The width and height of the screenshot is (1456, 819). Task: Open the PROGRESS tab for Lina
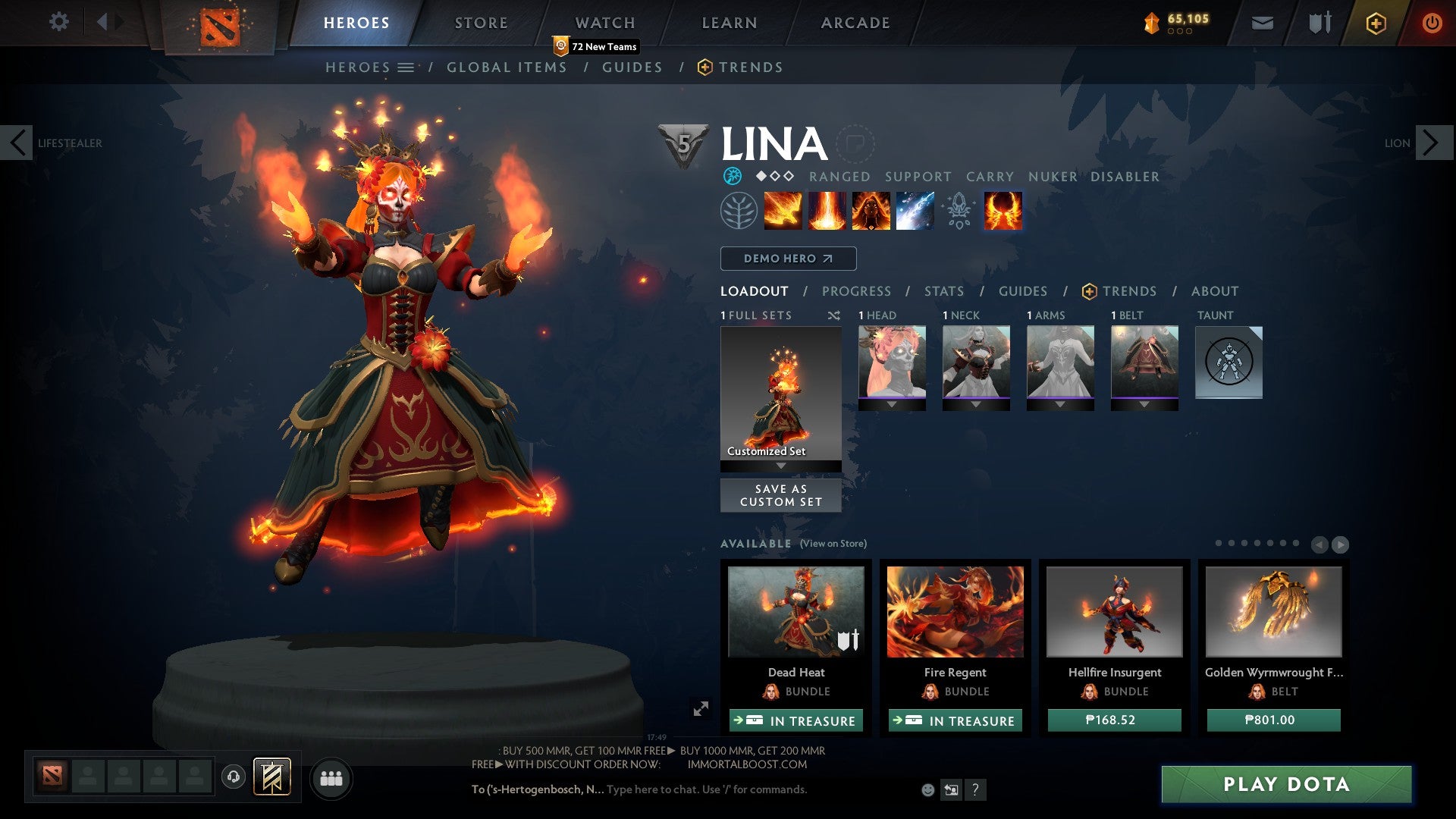856,290
